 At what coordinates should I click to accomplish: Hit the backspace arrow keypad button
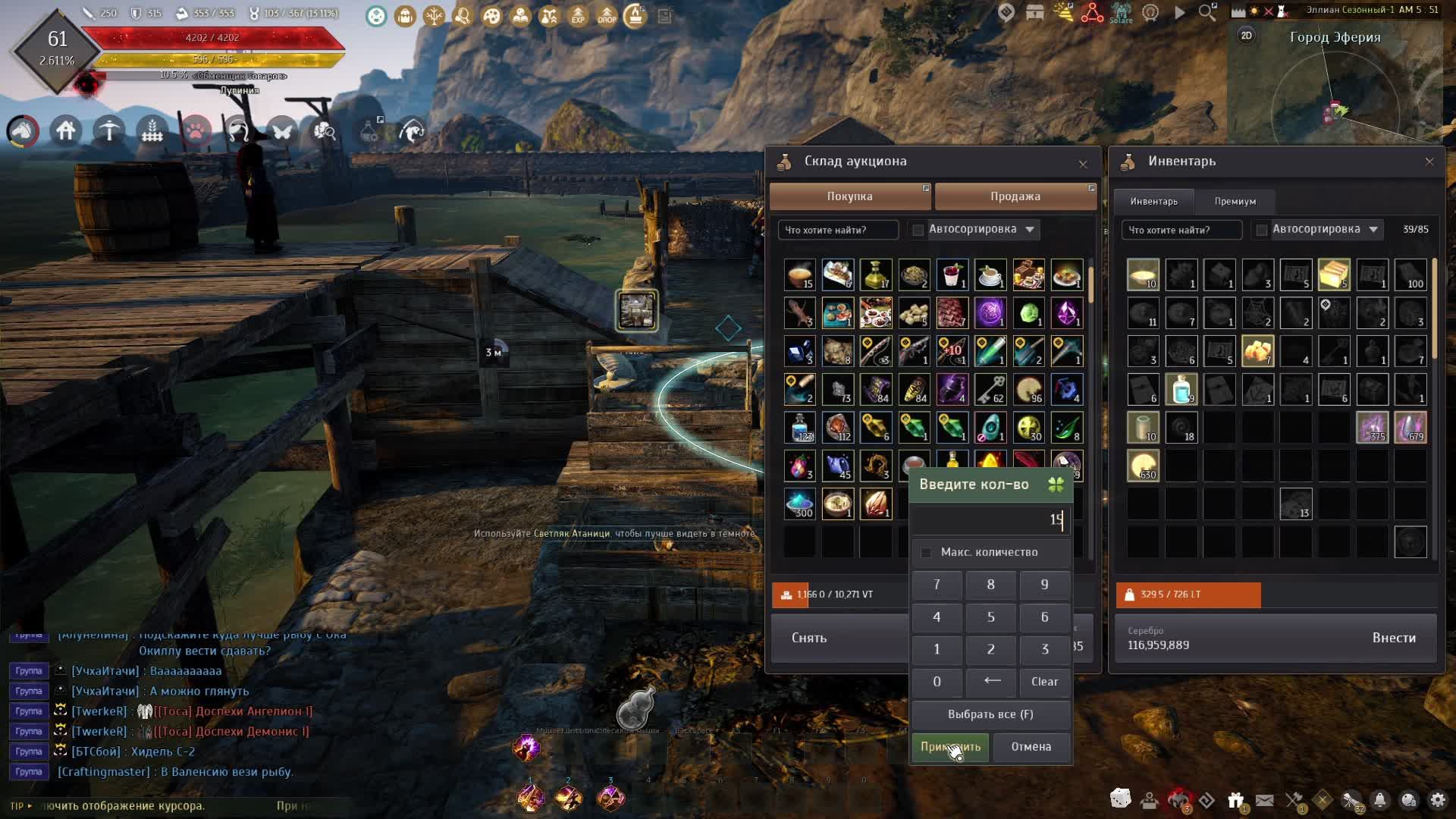click(991, 682)
